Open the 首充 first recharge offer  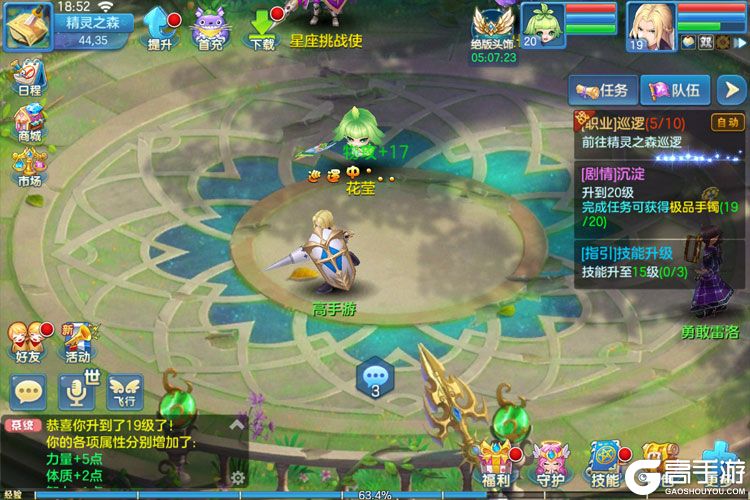click(x=210, y=26)
